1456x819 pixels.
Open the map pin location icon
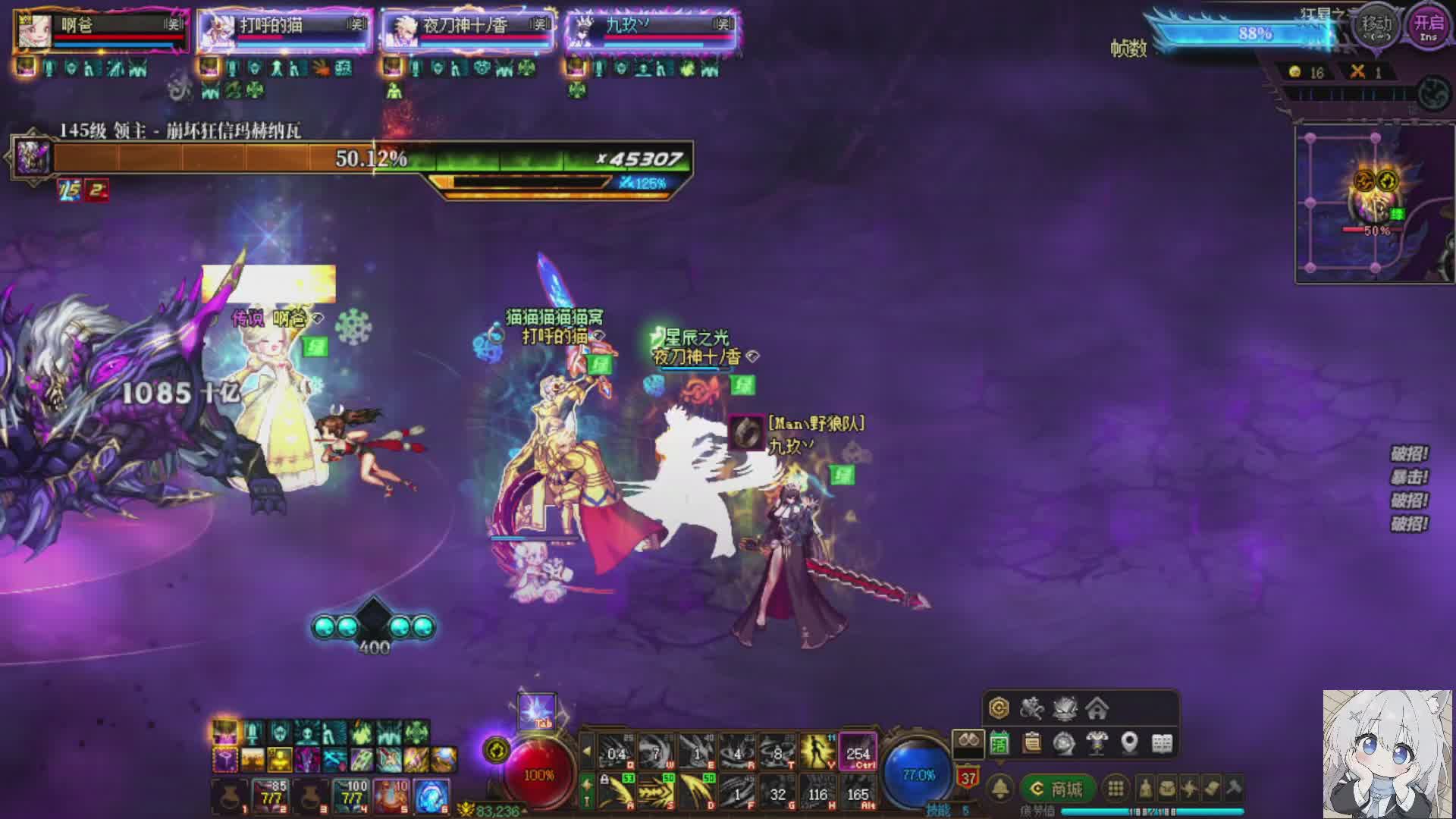1129,743
